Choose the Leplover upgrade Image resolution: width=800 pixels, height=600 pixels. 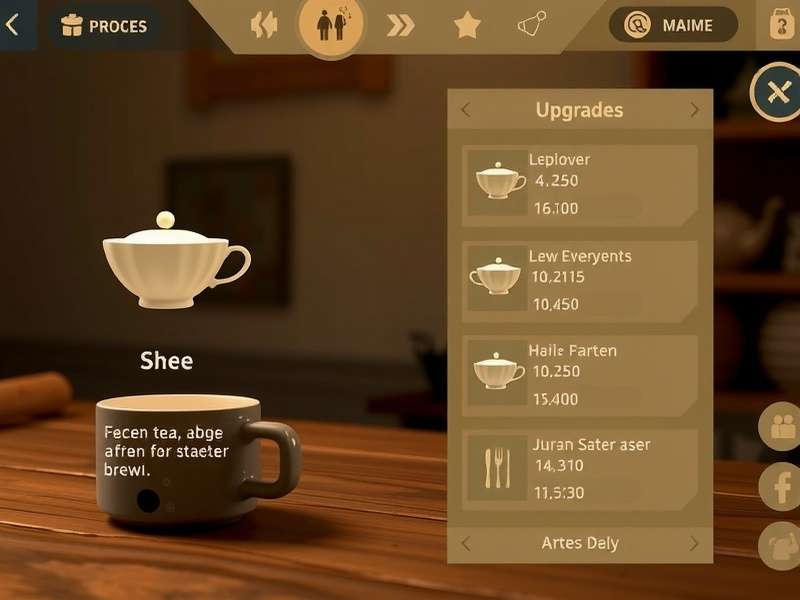coord(580,184)
